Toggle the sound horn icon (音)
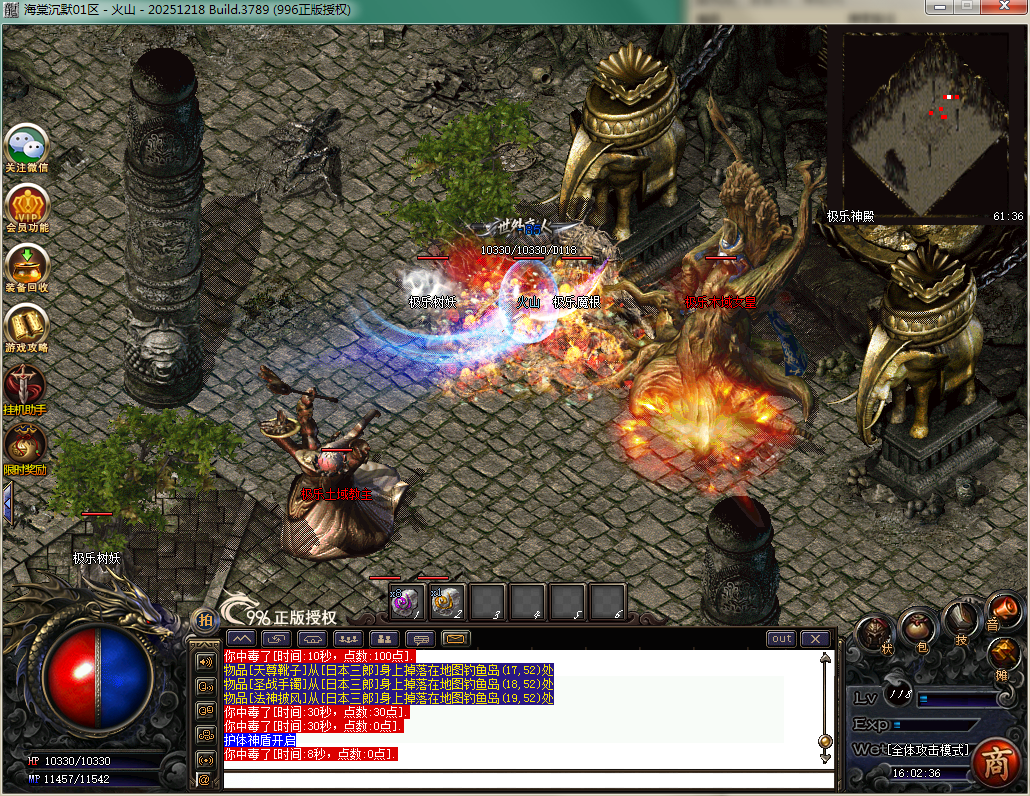 (x=1003, y=609)
